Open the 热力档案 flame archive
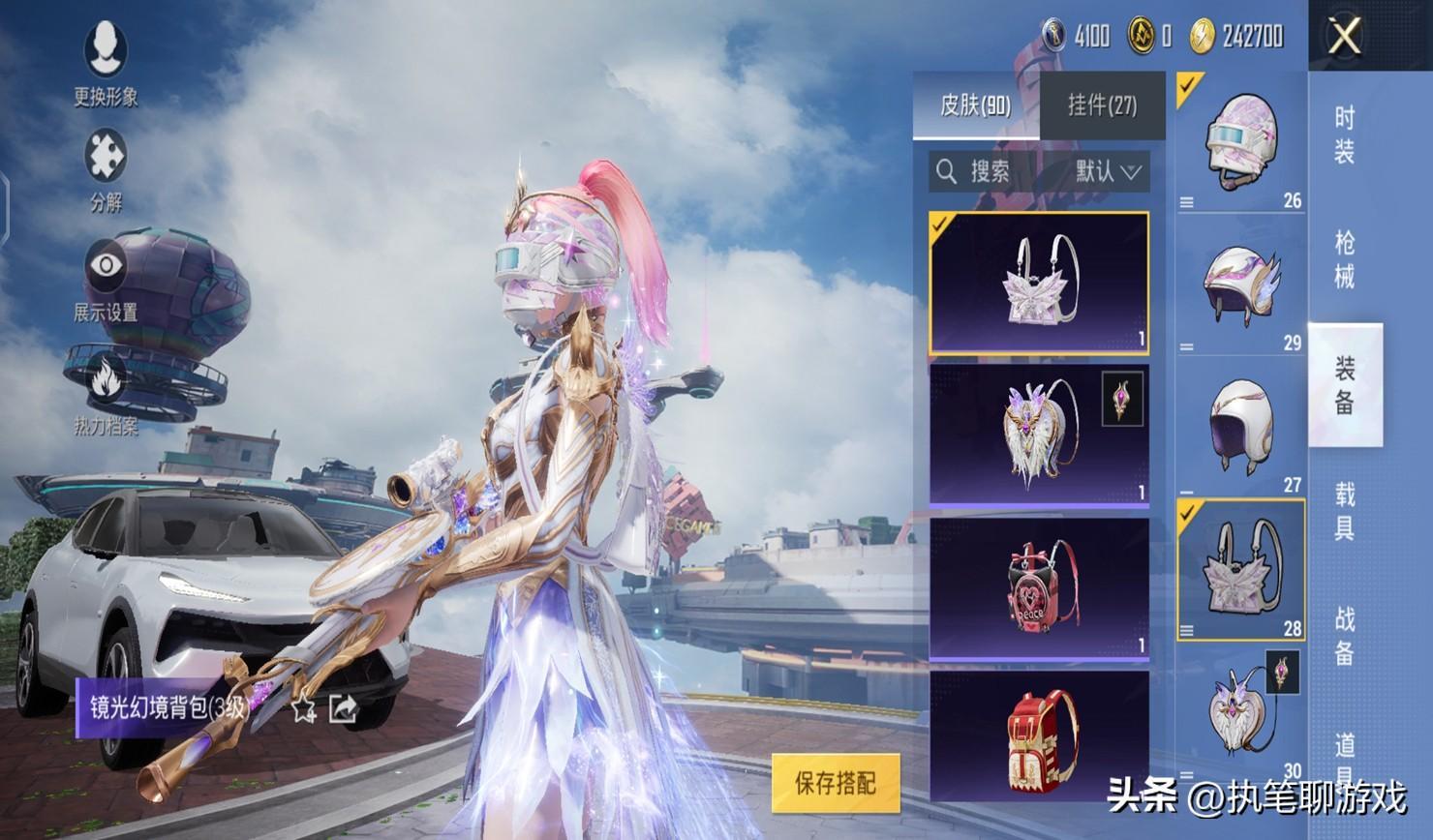 (106, 392)
